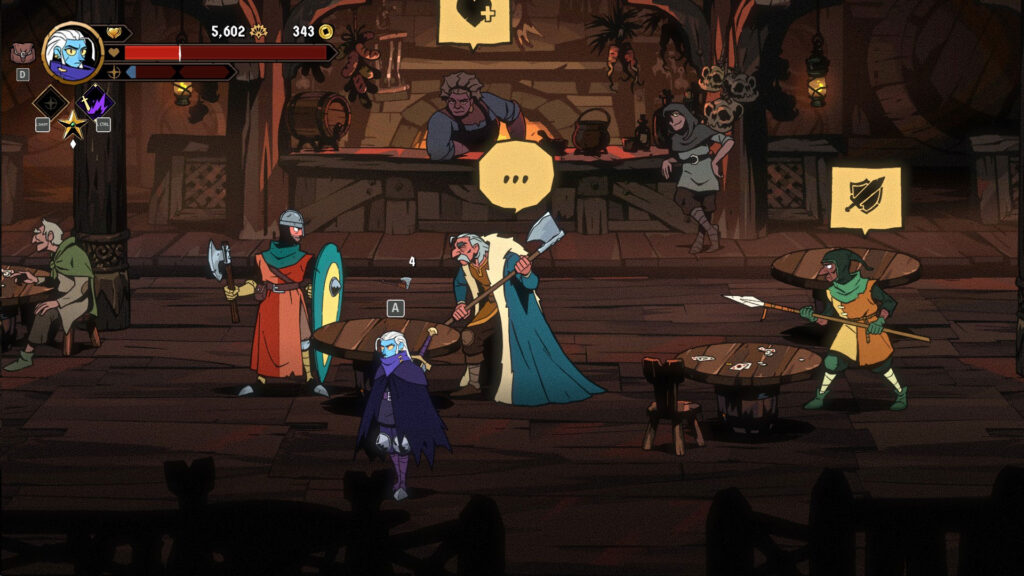Viewport: 1024px width, 576px height.
Task: Click the blue-skinned hero portrait
Action: pyautogui.click(x=72, y=53)
